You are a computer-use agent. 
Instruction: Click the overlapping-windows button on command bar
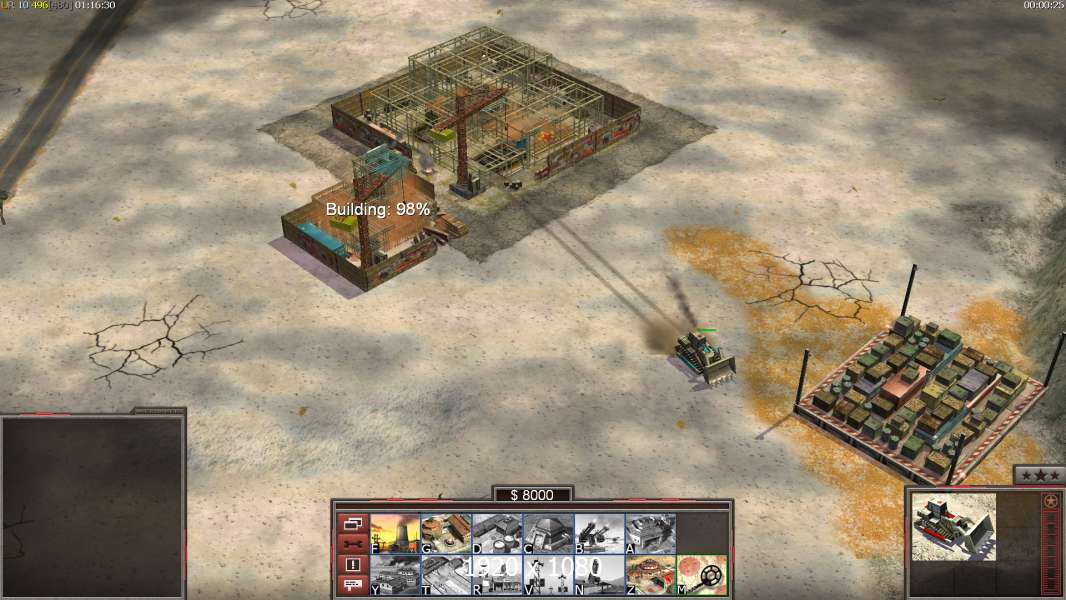pos(352,523)
